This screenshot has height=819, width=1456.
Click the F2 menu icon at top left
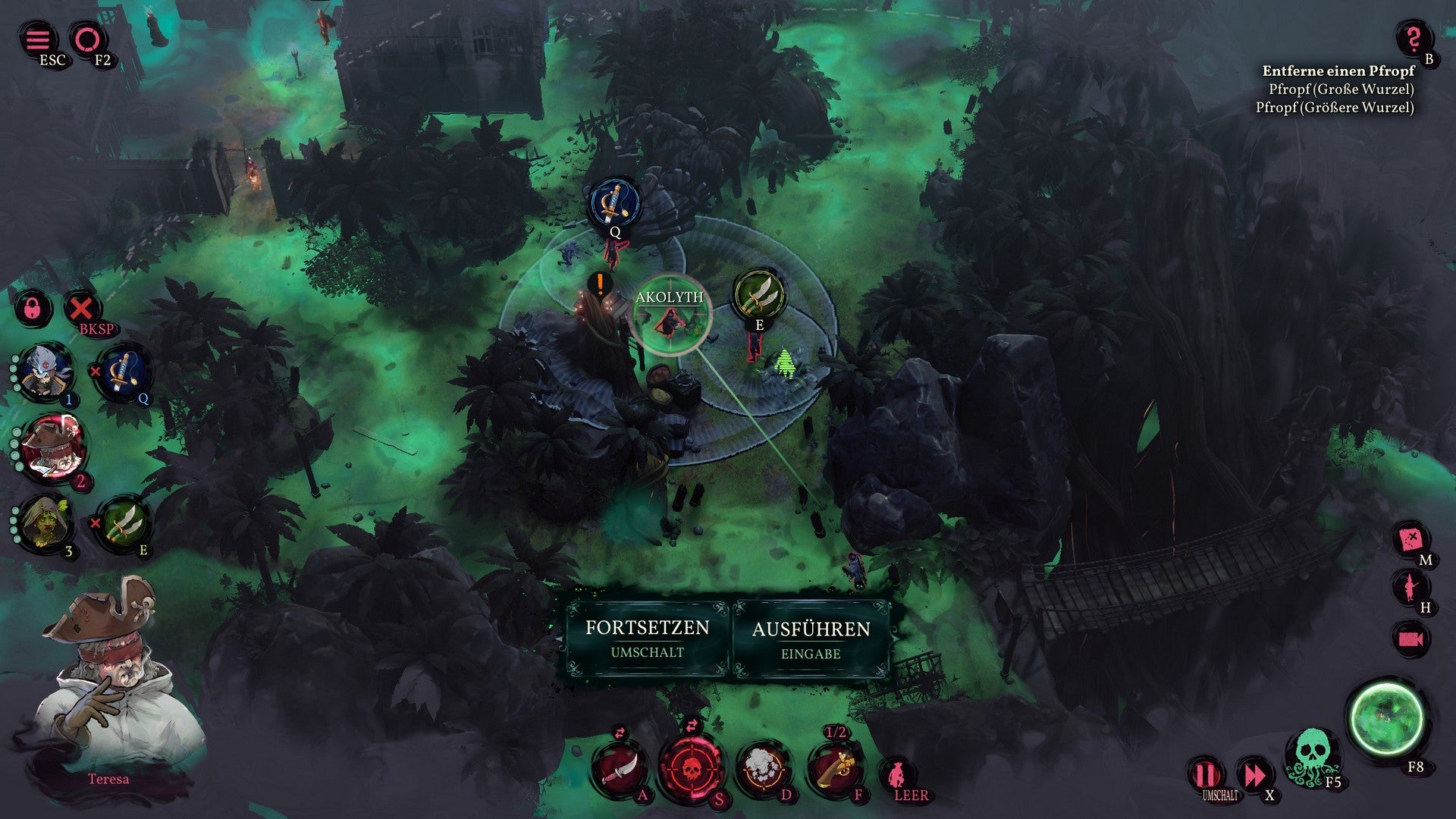click(87, 38)
